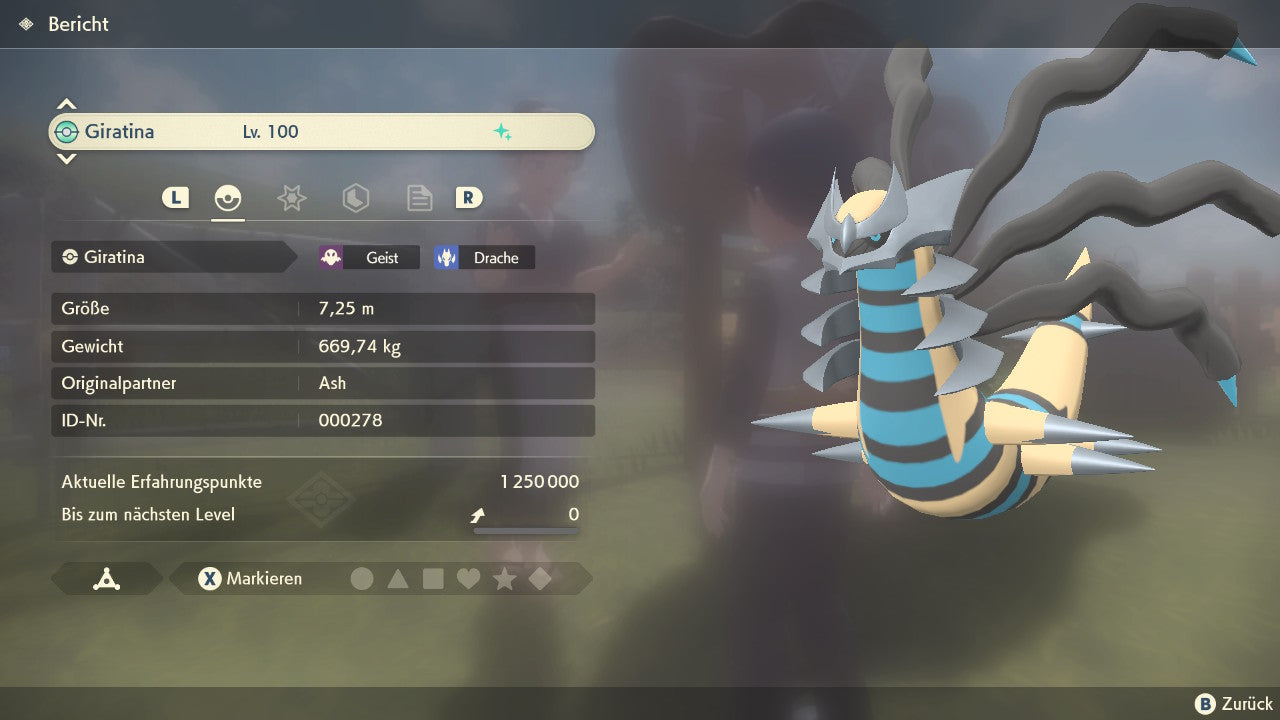This screenshot has width=1280, height=720.
Task: Toggle the diamond marking
Action: (x=540, y=578)
